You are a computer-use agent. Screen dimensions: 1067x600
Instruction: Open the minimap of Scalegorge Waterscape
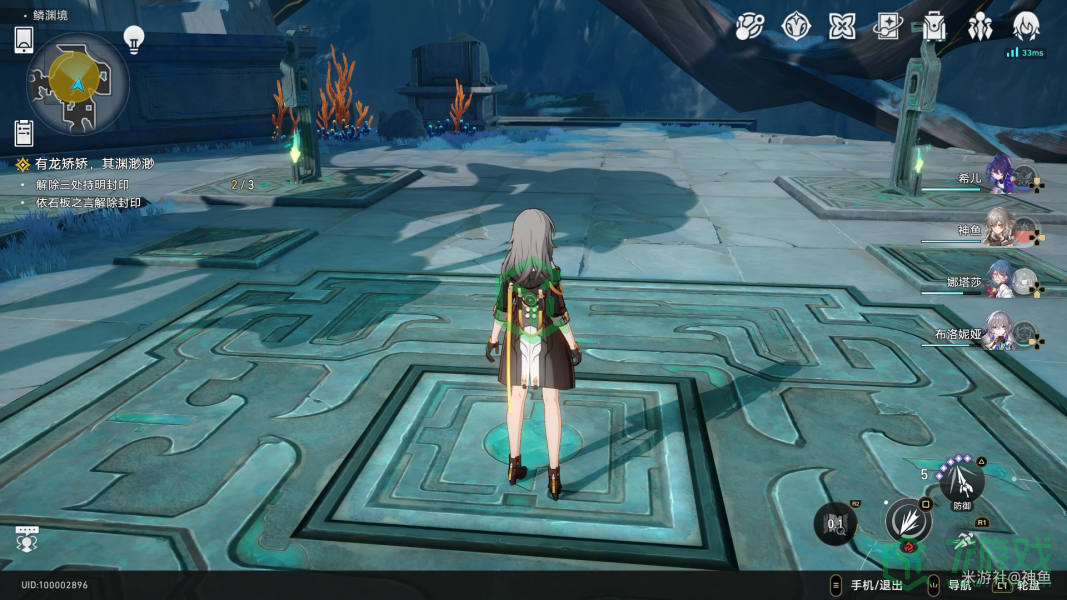click(76, 84)
